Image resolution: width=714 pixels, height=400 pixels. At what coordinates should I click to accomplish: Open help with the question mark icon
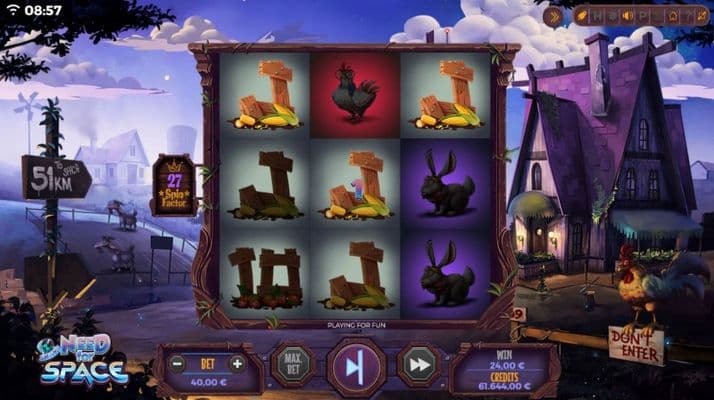688,16
